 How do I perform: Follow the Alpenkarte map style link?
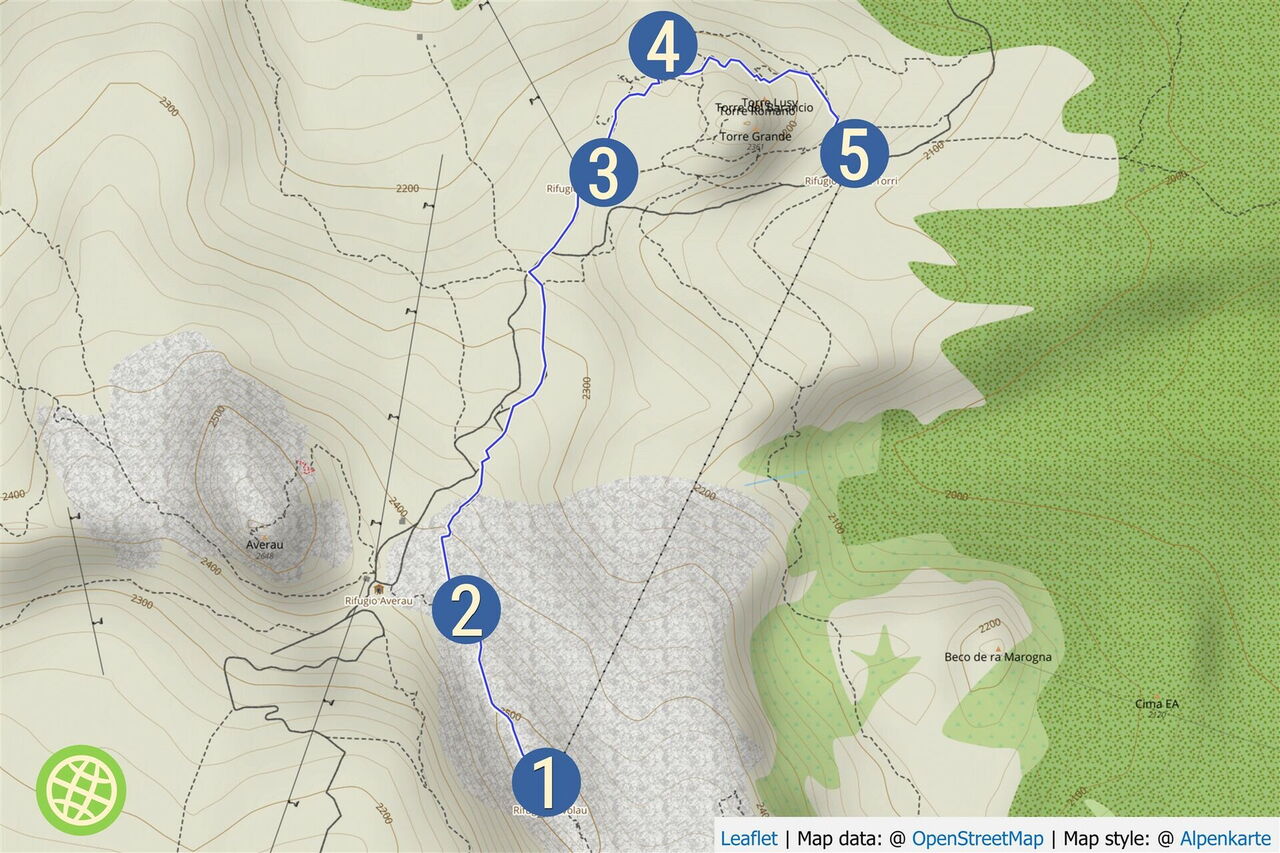click(x=1225, y=838)
